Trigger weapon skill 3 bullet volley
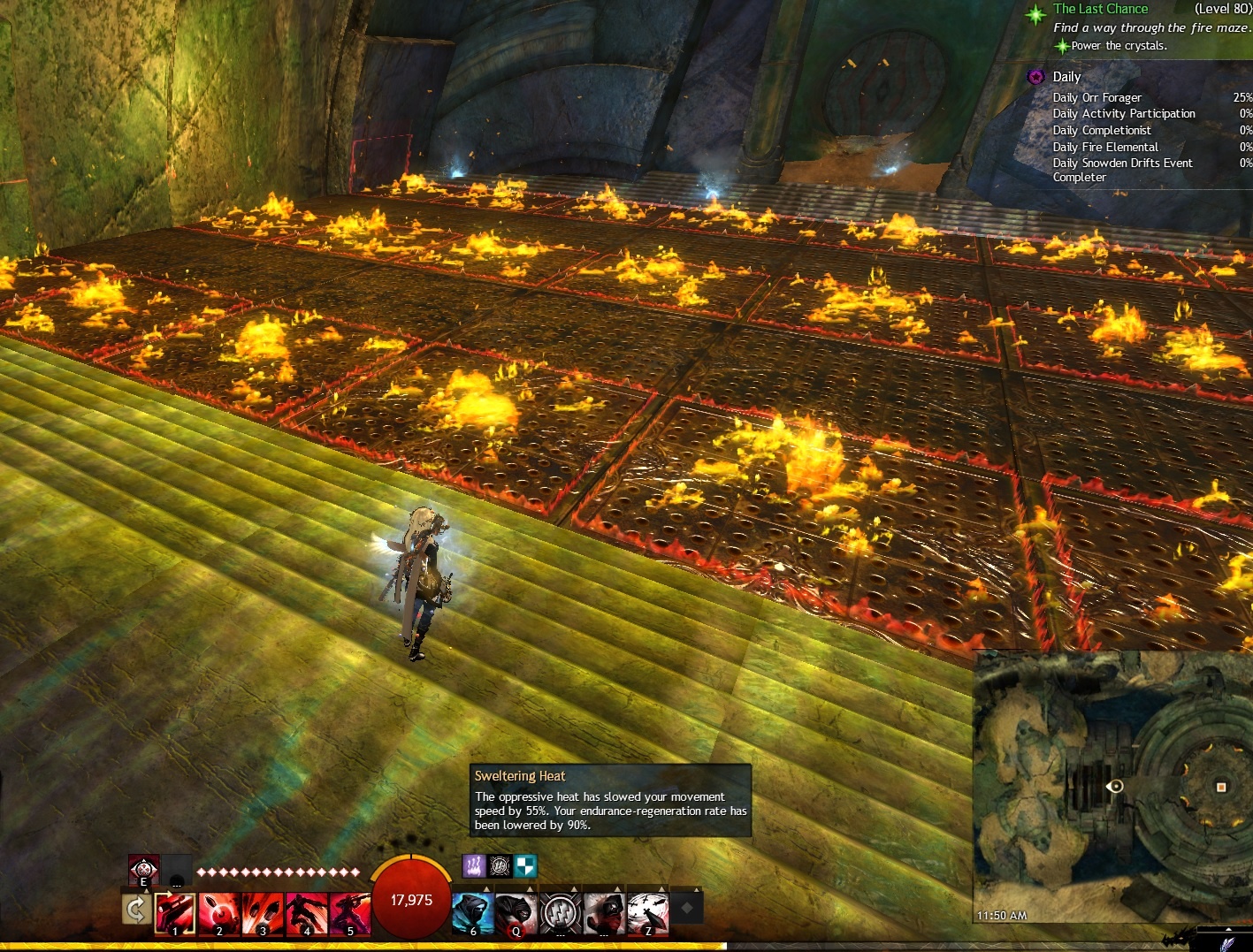 (x=263, y=912)
